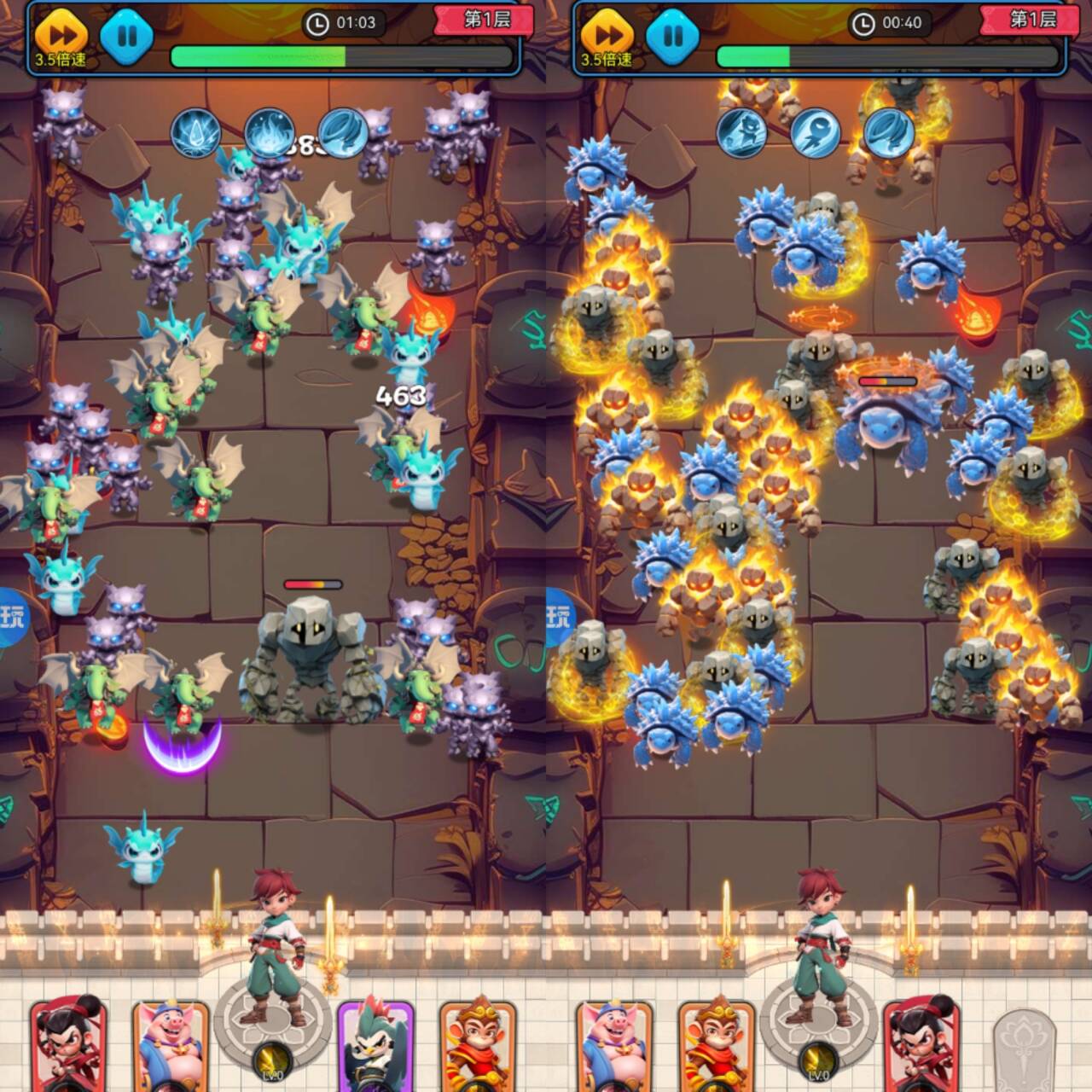Activate the ice crystal skill icon

[196, 133]
